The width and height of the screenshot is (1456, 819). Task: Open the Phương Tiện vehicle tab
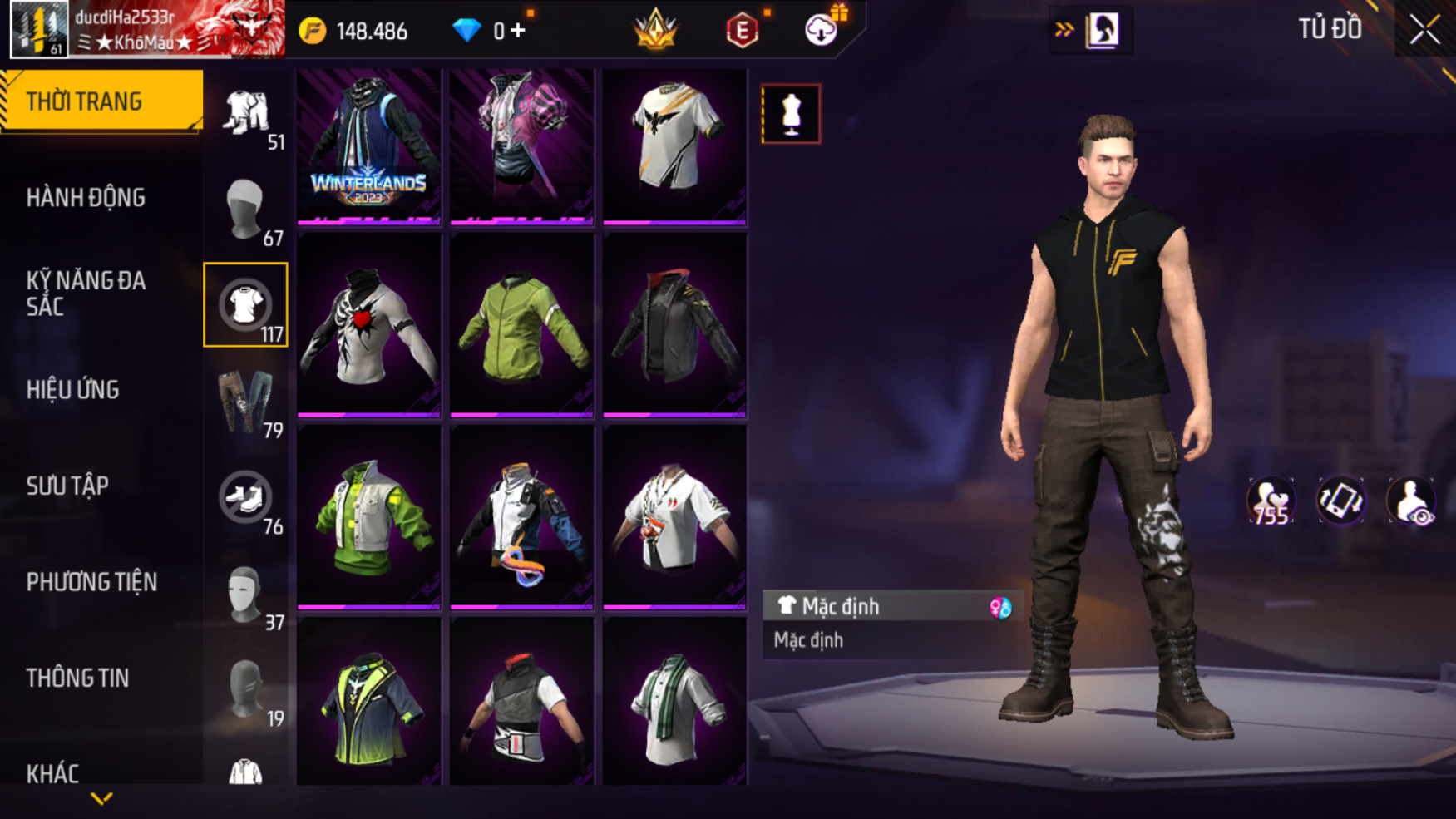tap(91, 582)
